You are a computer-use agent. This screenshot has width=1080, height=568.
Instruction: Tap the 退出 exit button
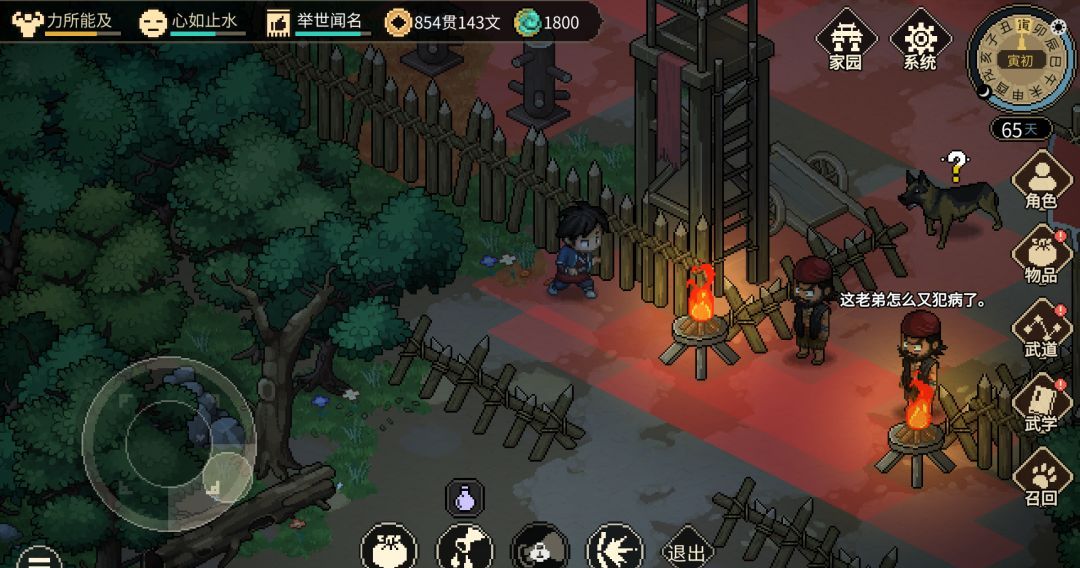(686, 551)
